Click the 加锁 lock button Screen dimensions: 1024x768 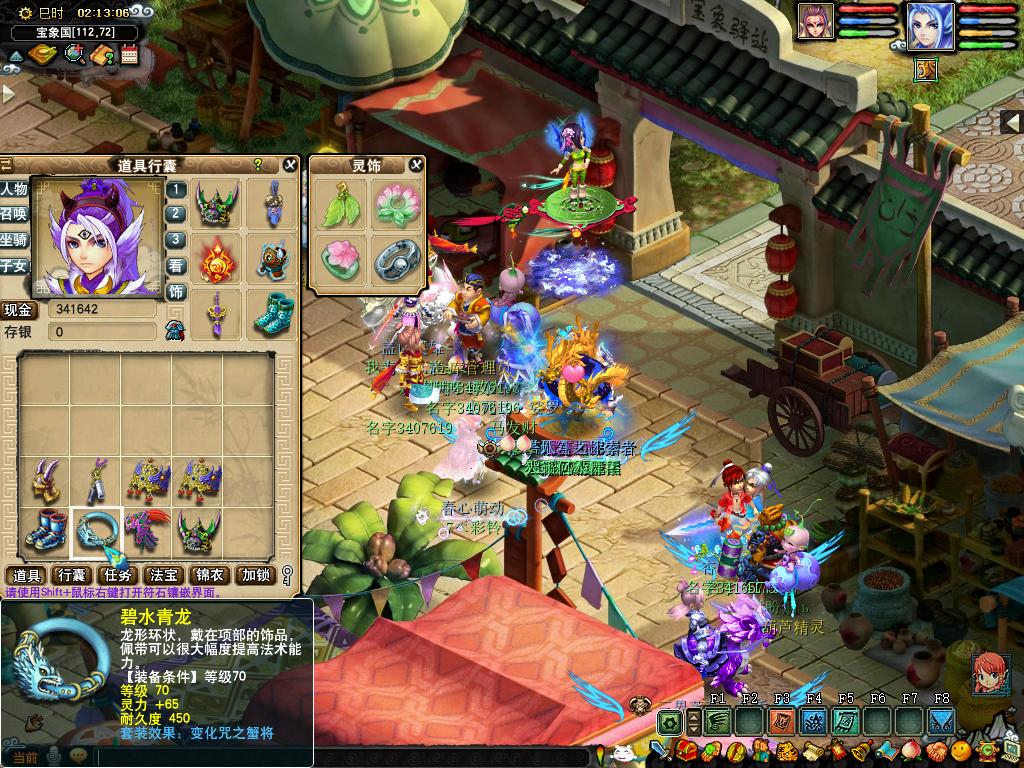tap(254, 575)
